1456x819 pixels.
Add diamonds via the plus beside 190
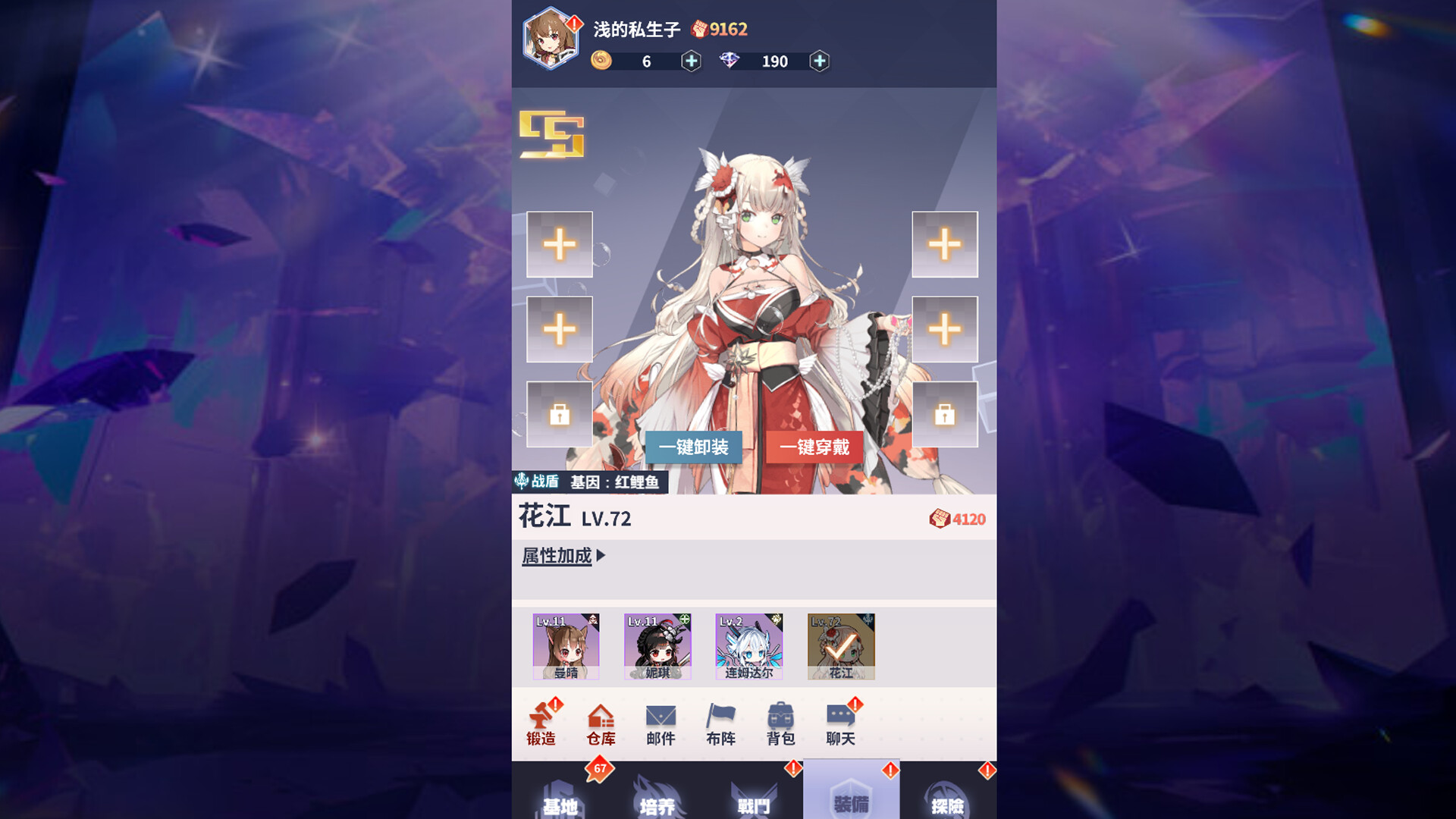point(819,61)
